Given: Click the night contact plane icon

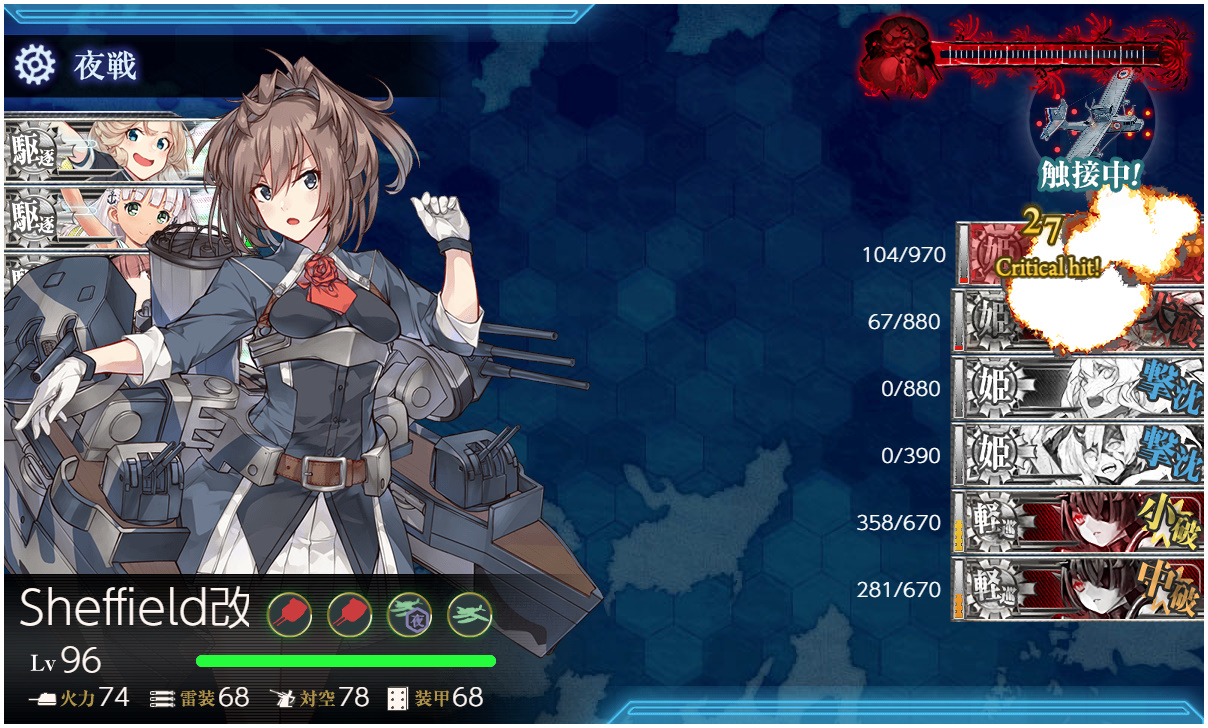Looking at the screenshot, I should [x=1091, y=124].
